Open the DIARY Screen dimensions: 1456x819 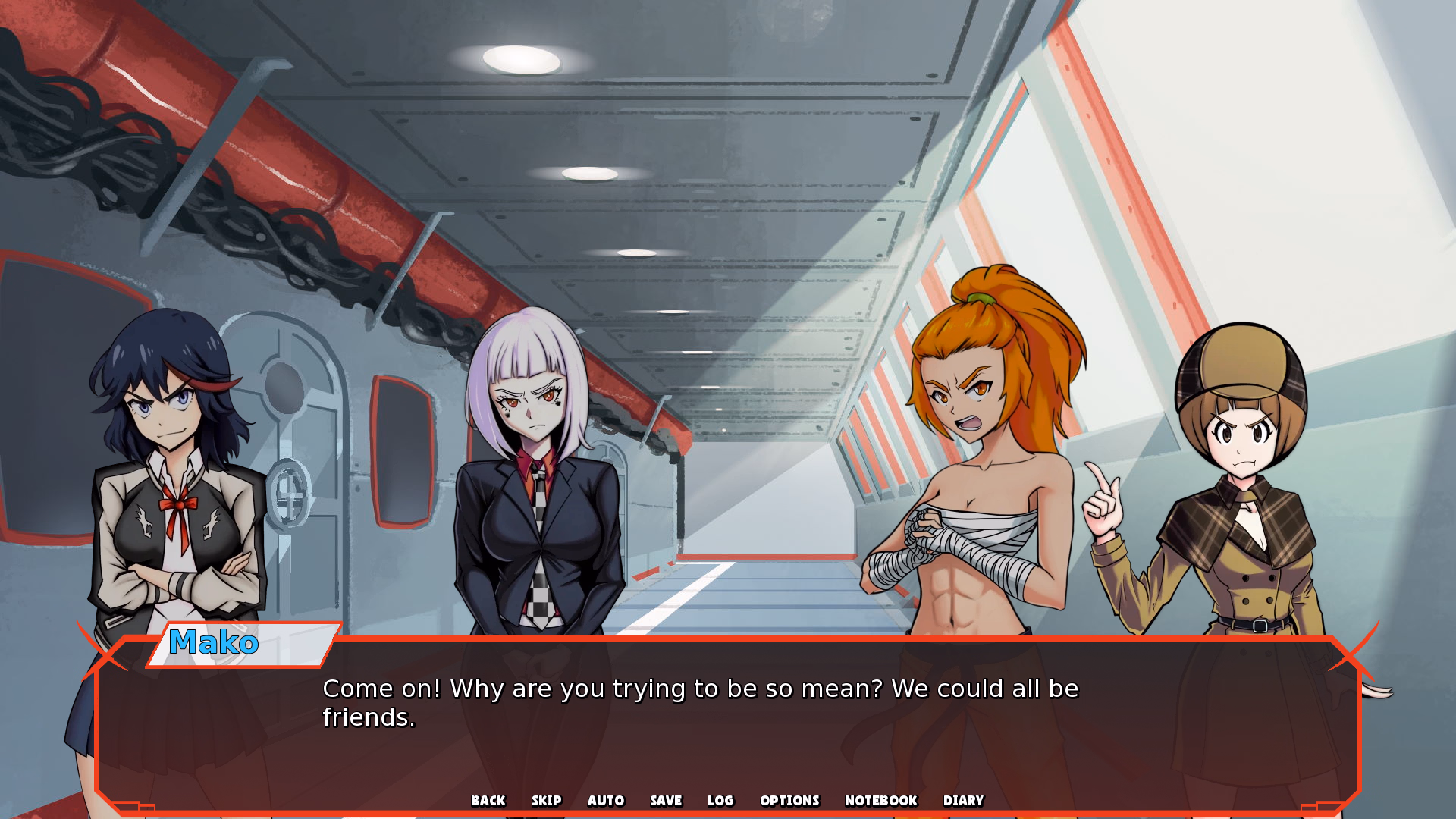[963, 801]
